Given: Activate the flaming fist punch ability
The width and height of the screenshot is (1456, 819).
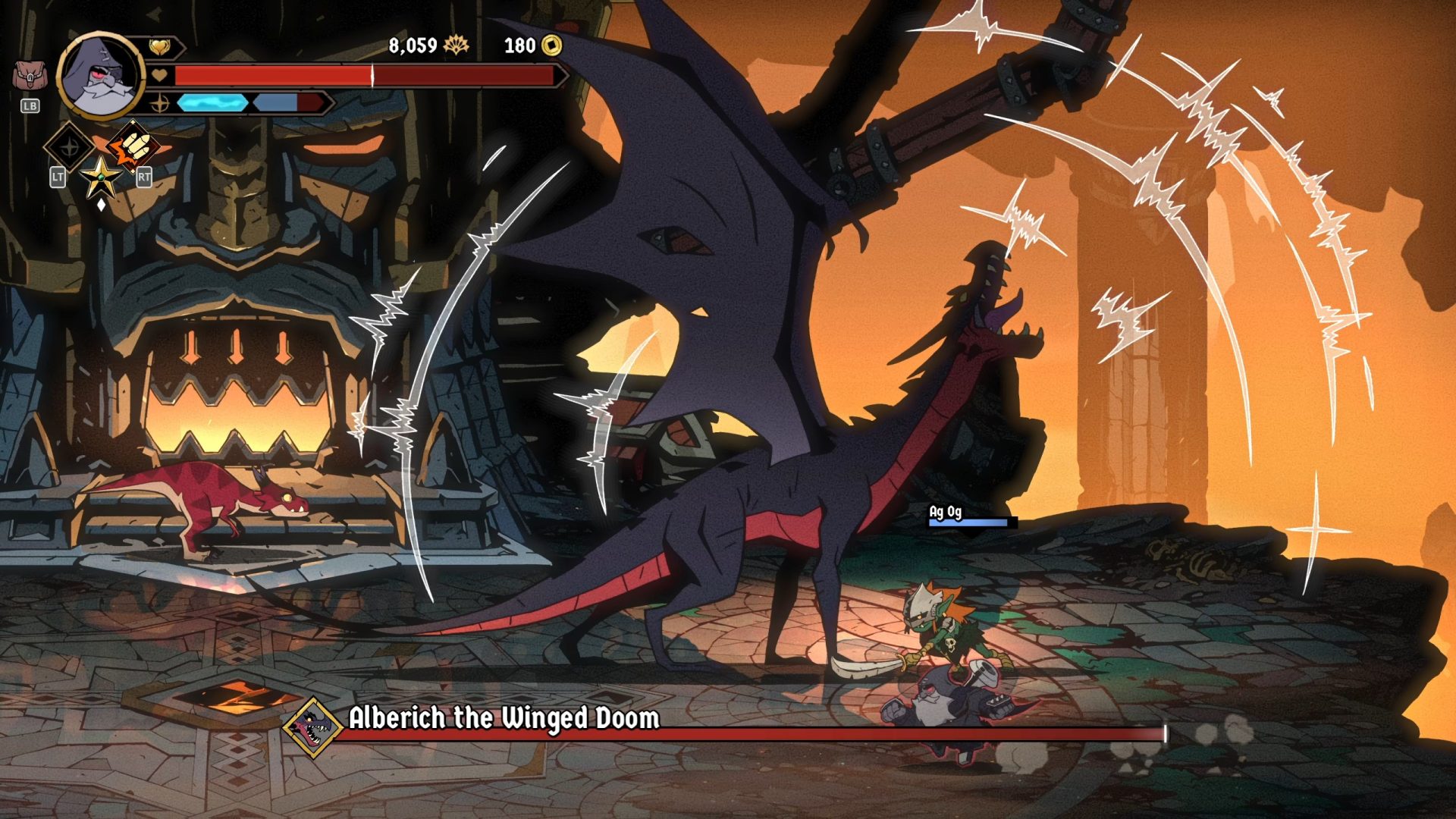Looking at the screenshot, I should coord(133,146).
